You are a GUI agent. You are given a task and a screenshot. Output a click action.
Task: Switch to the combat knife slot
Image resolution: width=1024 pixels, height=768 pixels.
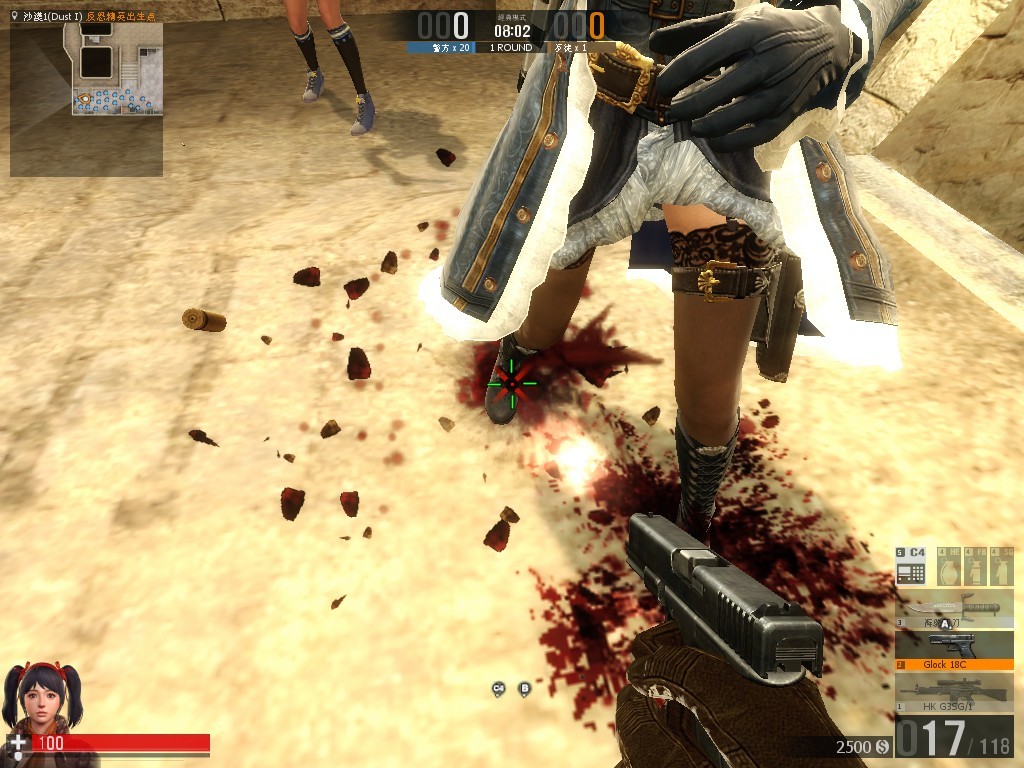pyautogui.click(x=954, y=609)
